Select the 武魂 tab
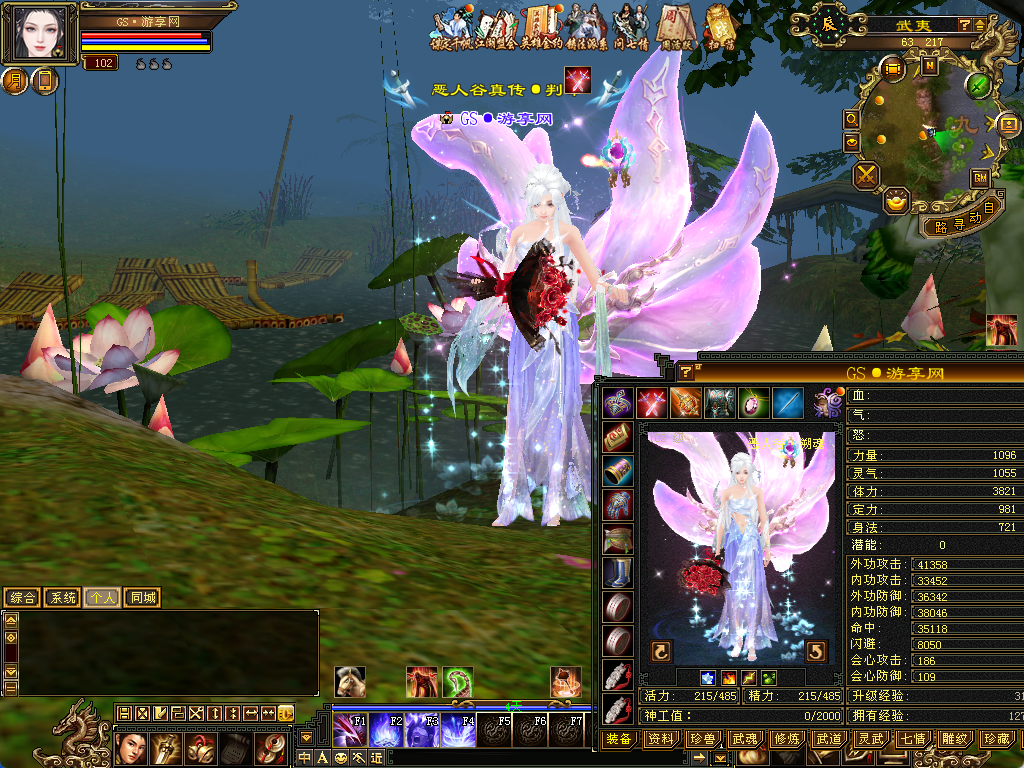The image size is (1024, 768). (x=744, y=739)
